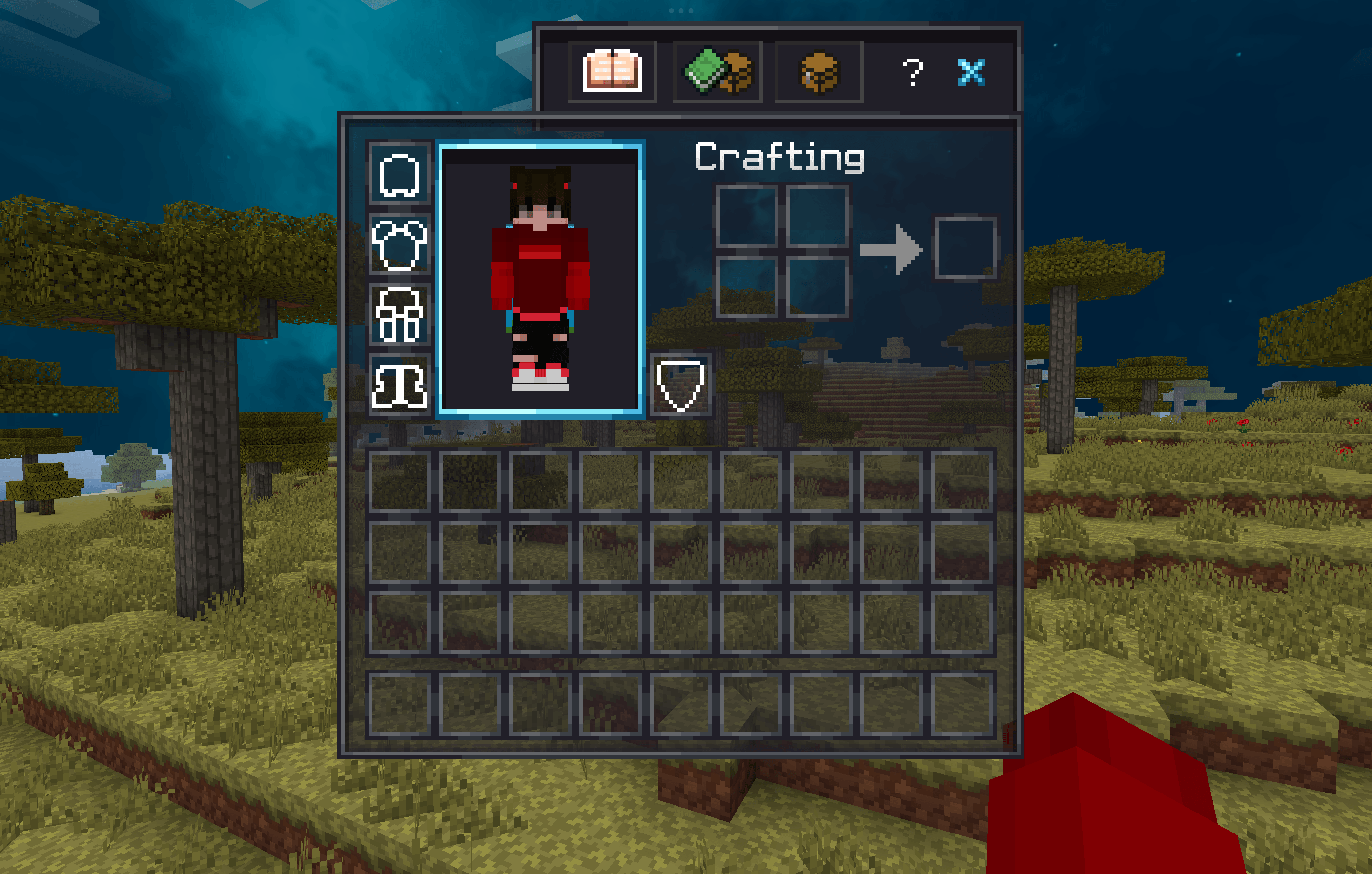Click the player skin preview
This screenshot has width=1372, height=874.
541,279
